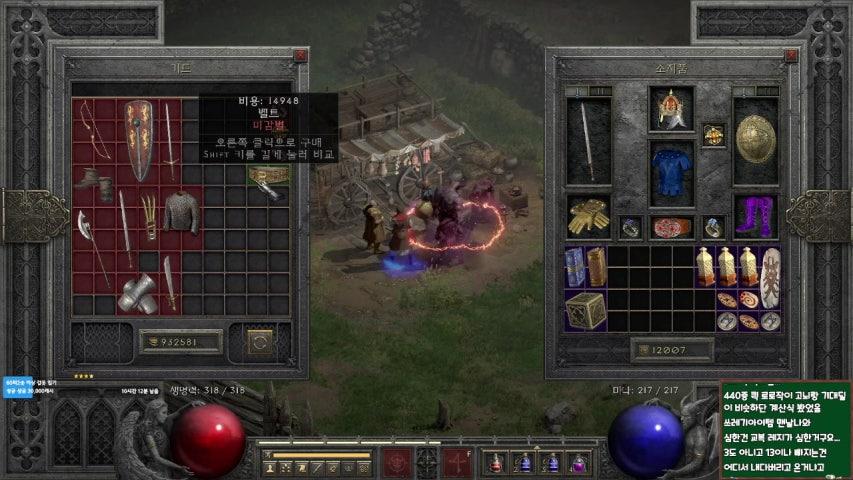Image resolution: width=853 pixels, height=480 pixels.
Task: Close the vendor trade window
Action: [x=301, y=57]
